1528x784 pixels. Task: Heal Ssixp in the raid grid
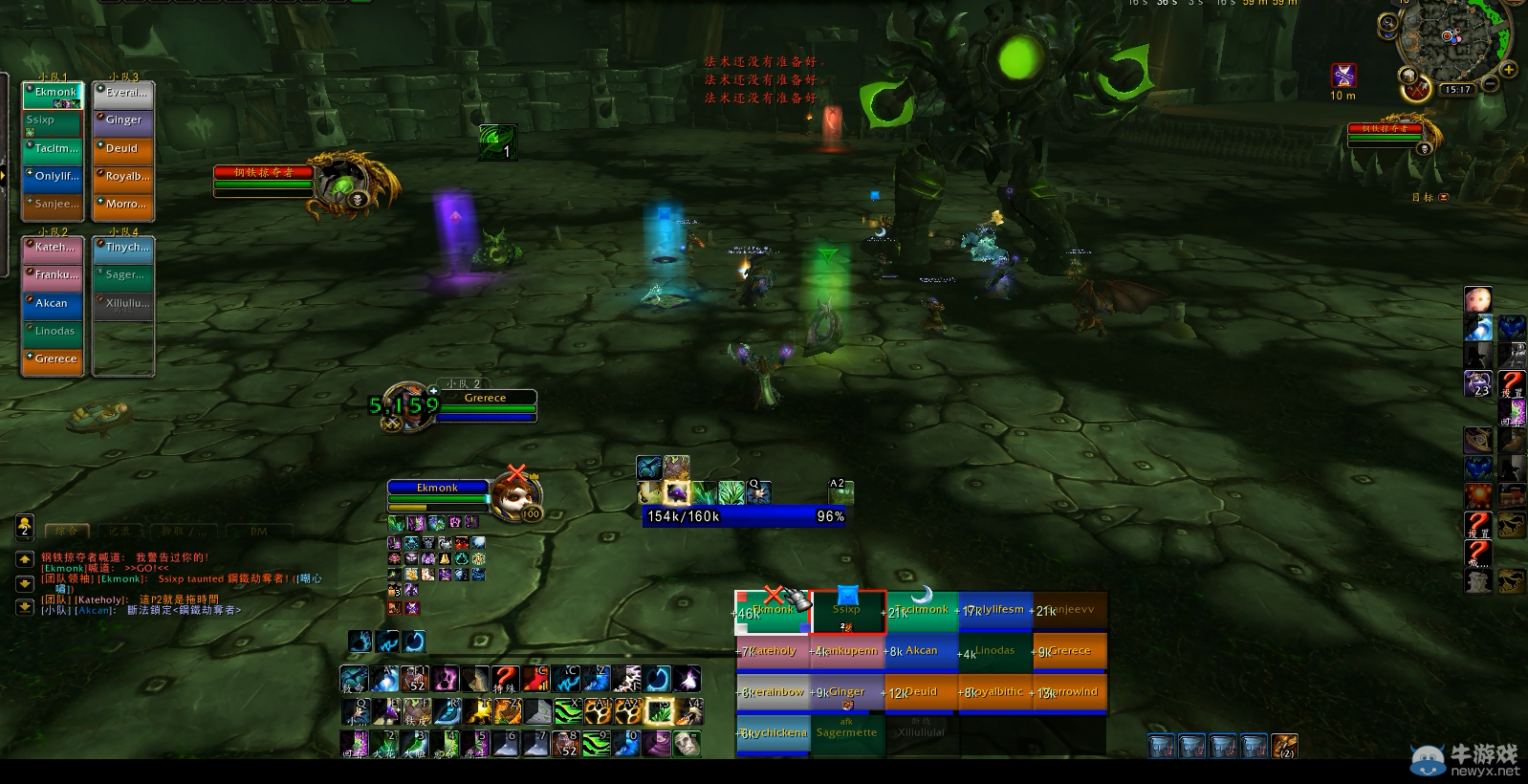click(847, 612)
